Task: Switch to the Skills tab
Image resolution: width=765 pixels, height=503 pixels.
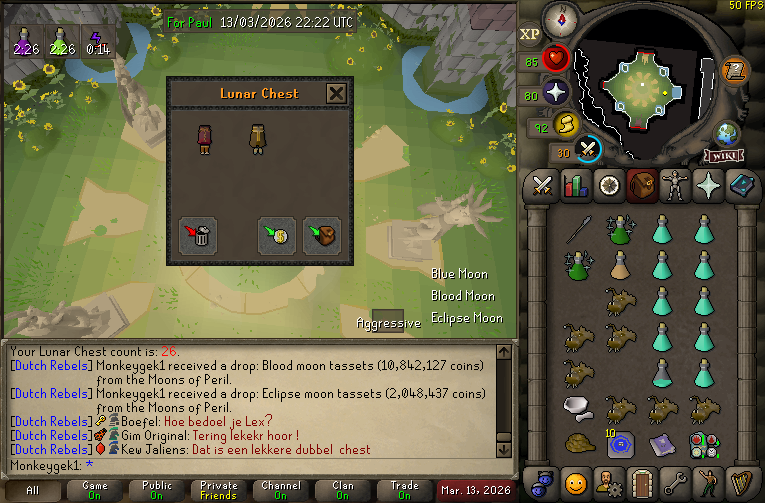Action: (575, 185)
